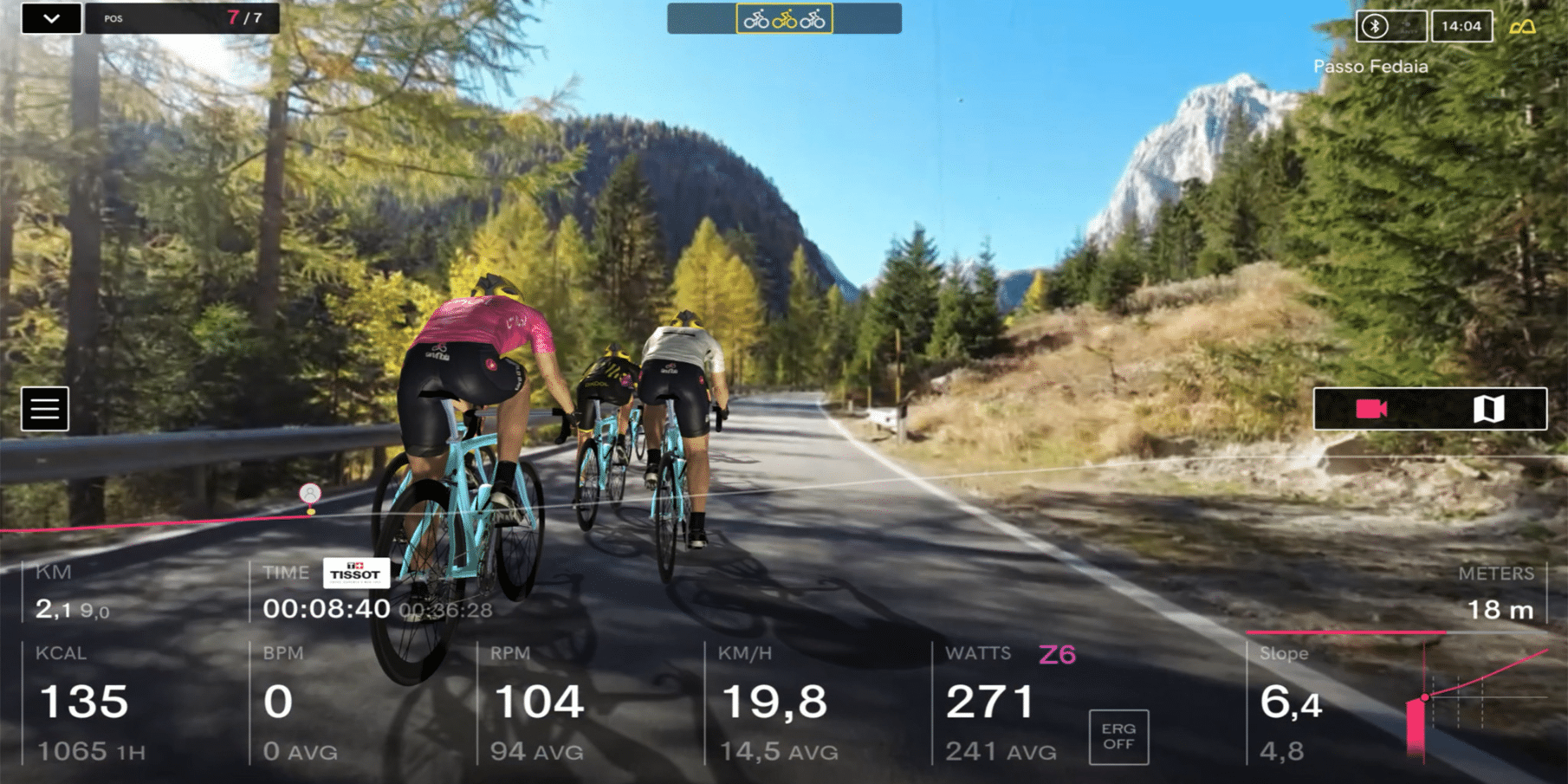Toggle the ERG OFF button

click(1118, 737)
